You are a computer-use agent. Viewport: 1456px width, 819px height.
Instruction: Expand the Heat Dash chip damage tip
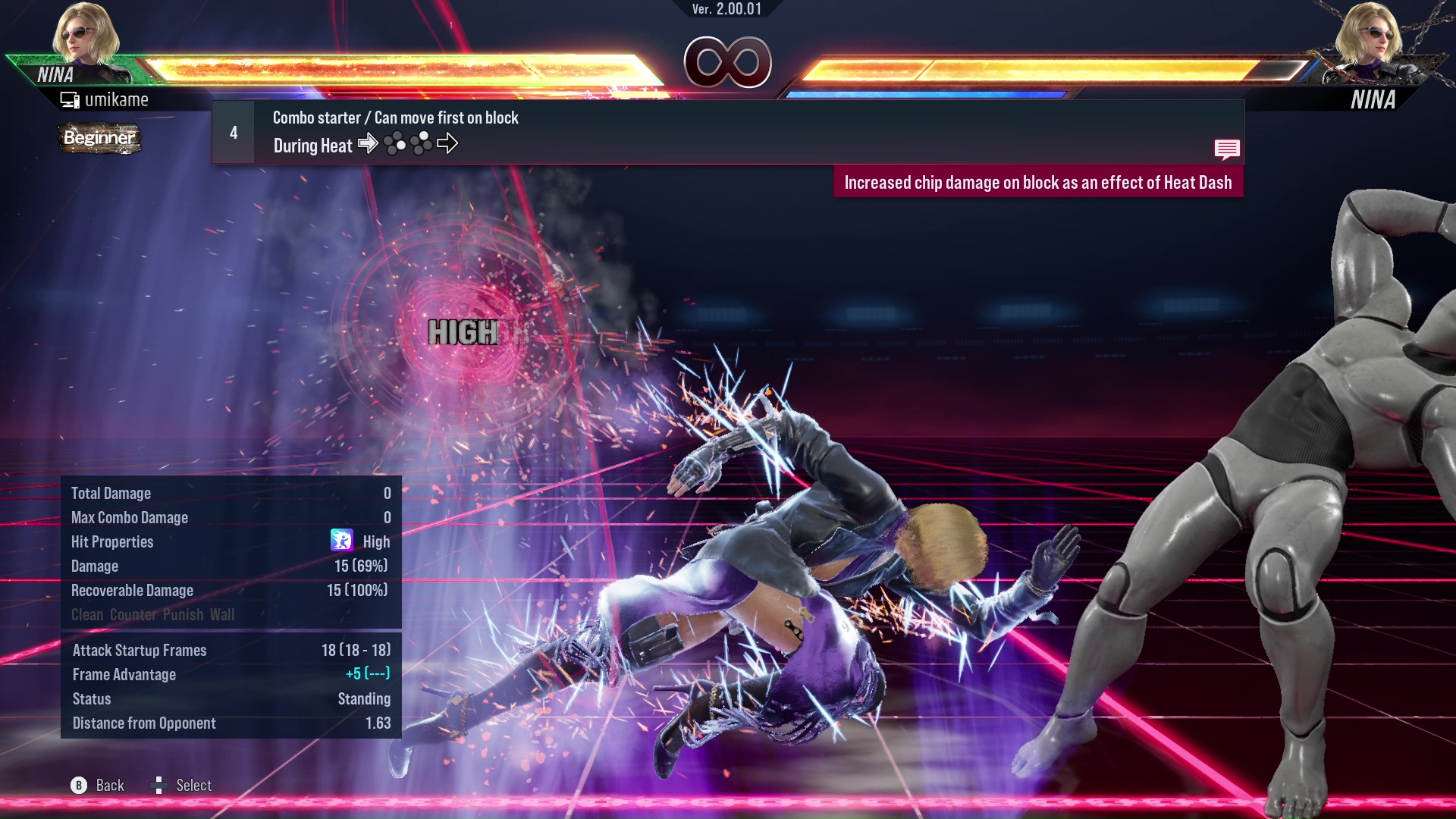1039,182
